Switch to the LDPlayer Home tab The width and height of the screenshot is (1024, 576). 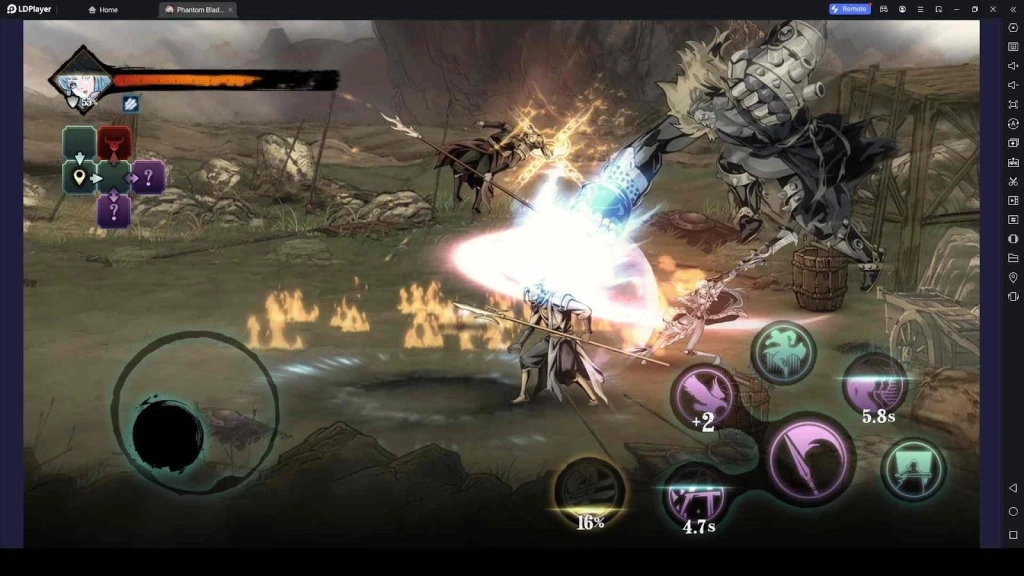(x=103, y=9)
